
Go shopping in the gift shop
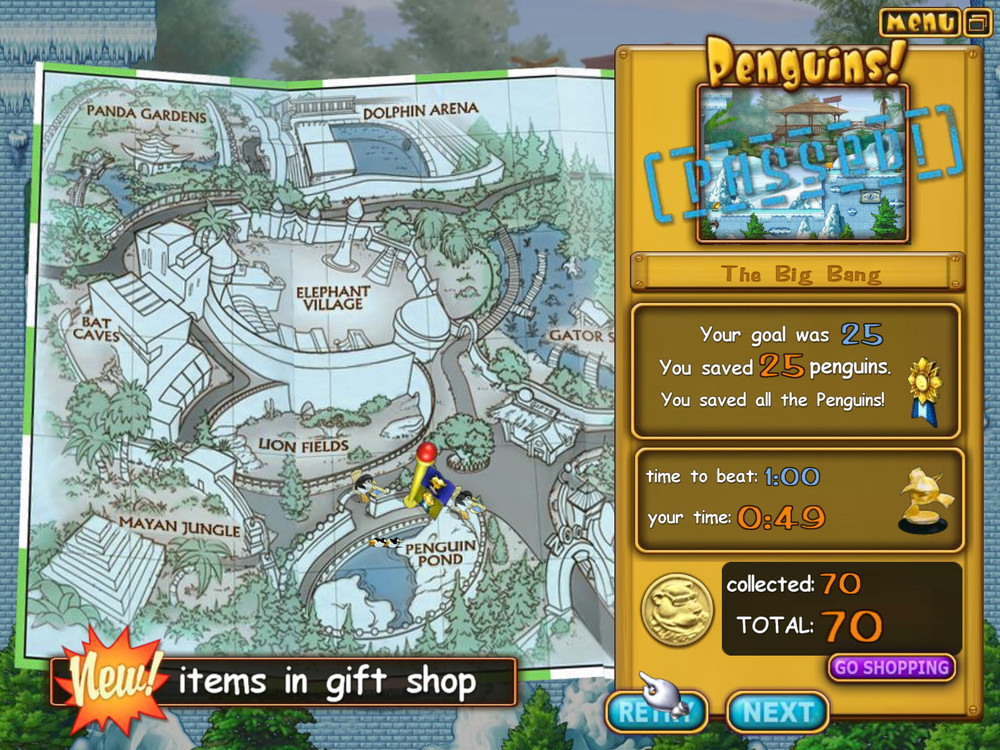[x=891, y=667]
